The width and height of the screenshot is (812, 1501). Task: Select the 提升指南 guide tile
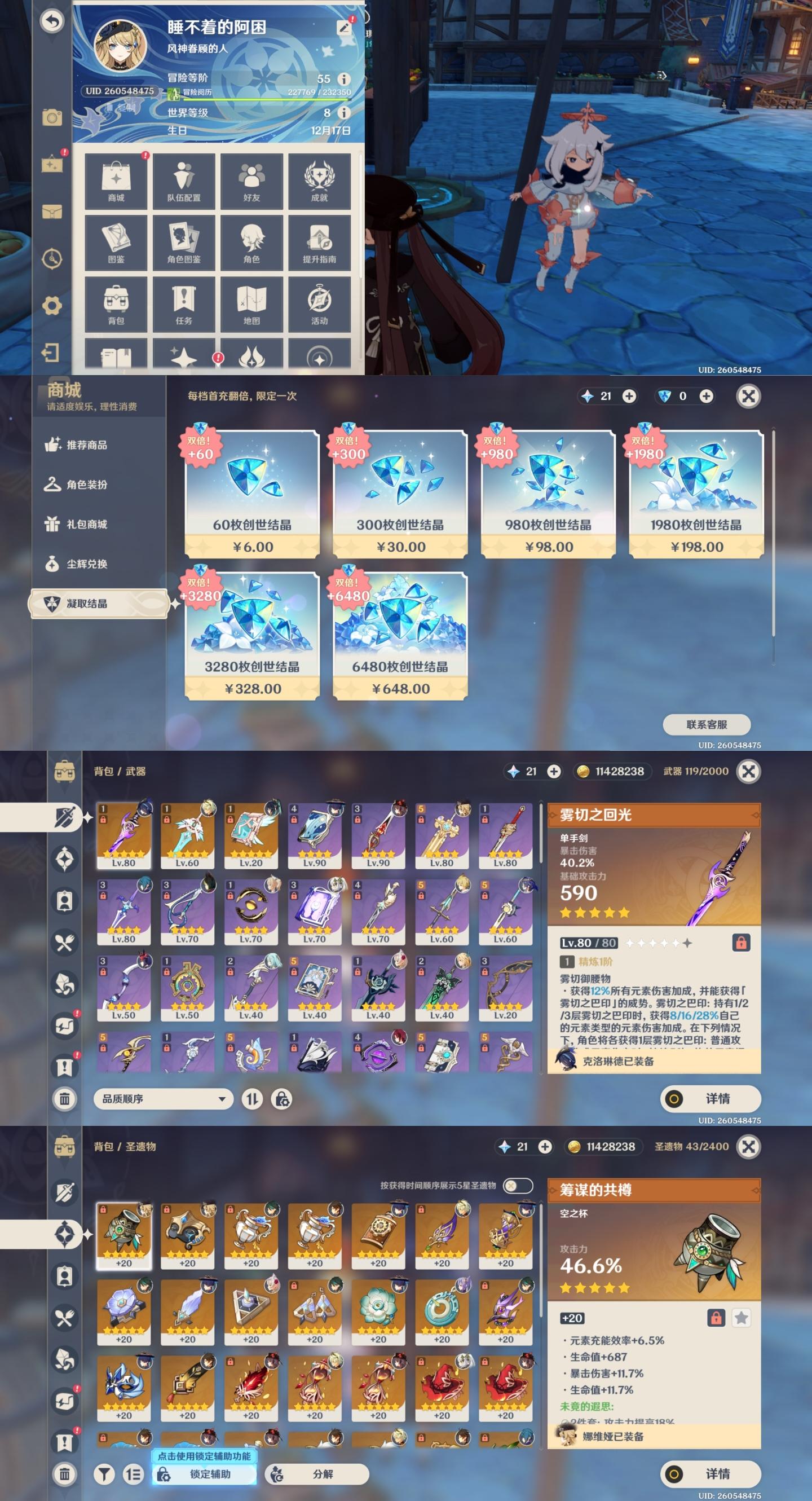(319, 243)
